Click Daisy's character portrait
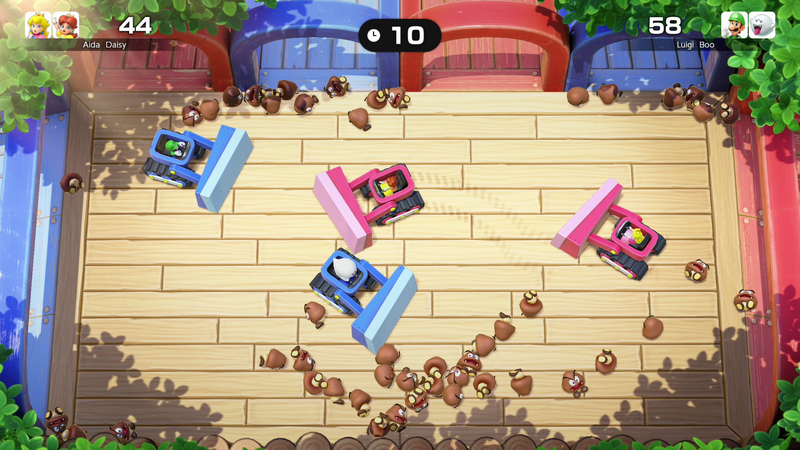Viewport: 800px width, 450px height. [65, 24]
